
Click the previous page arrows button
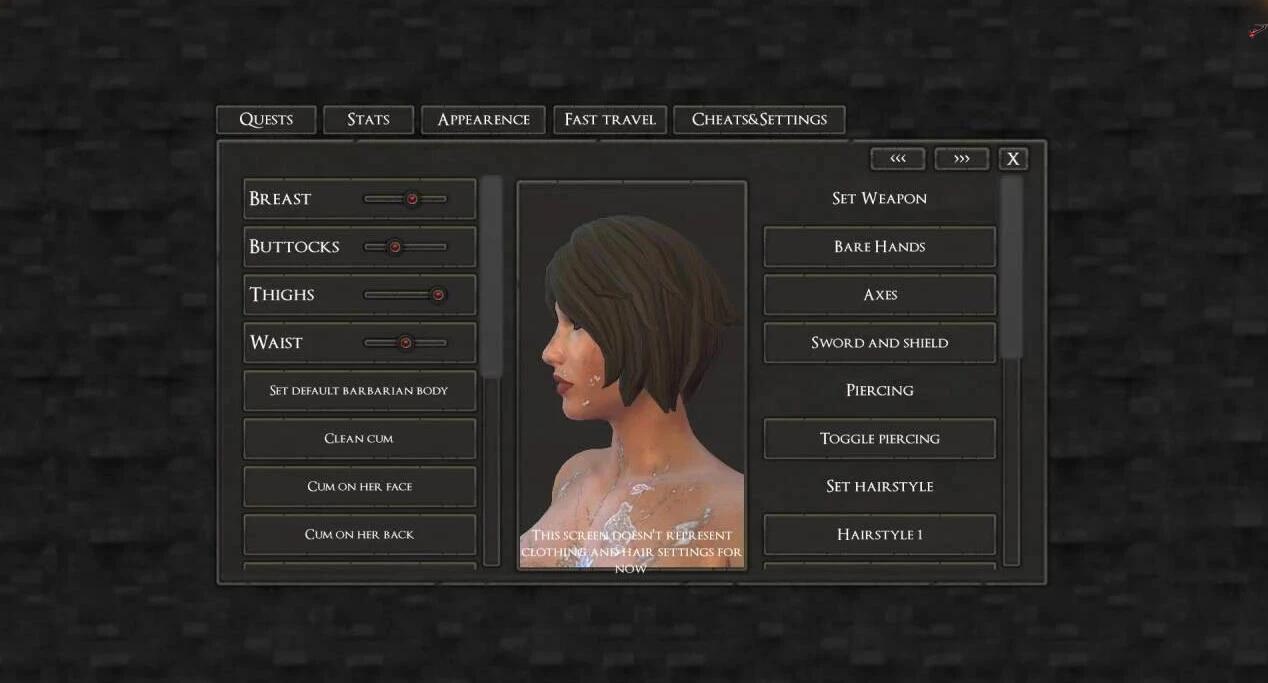[x=897, y=159]
